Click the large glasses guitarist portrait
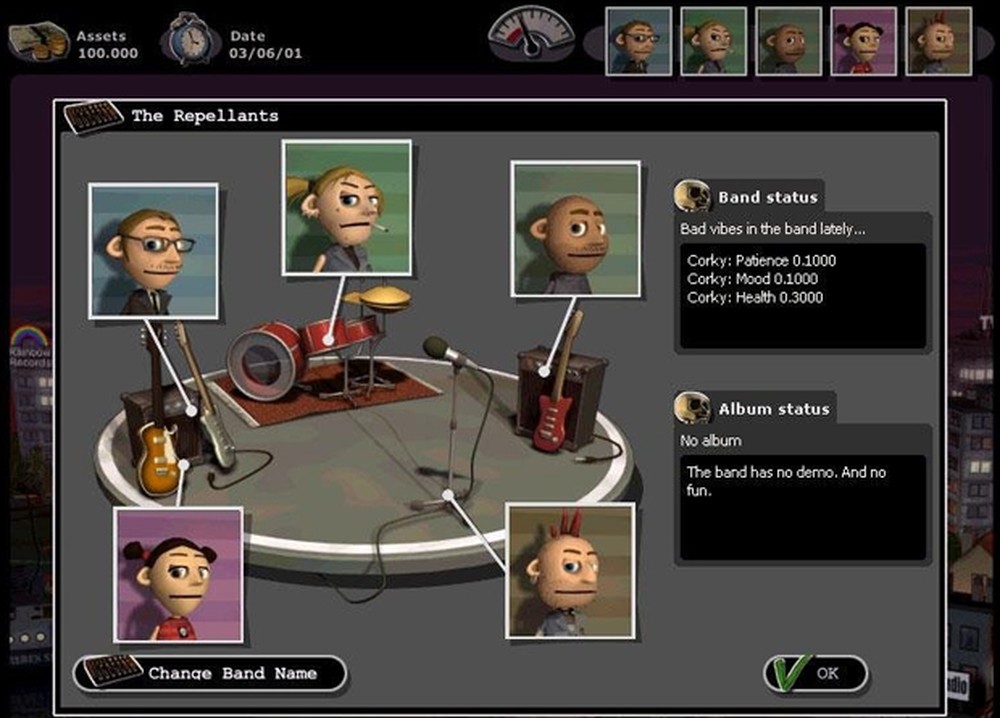The width and height of the screenshot is (1000, 718). click(153, 251)
